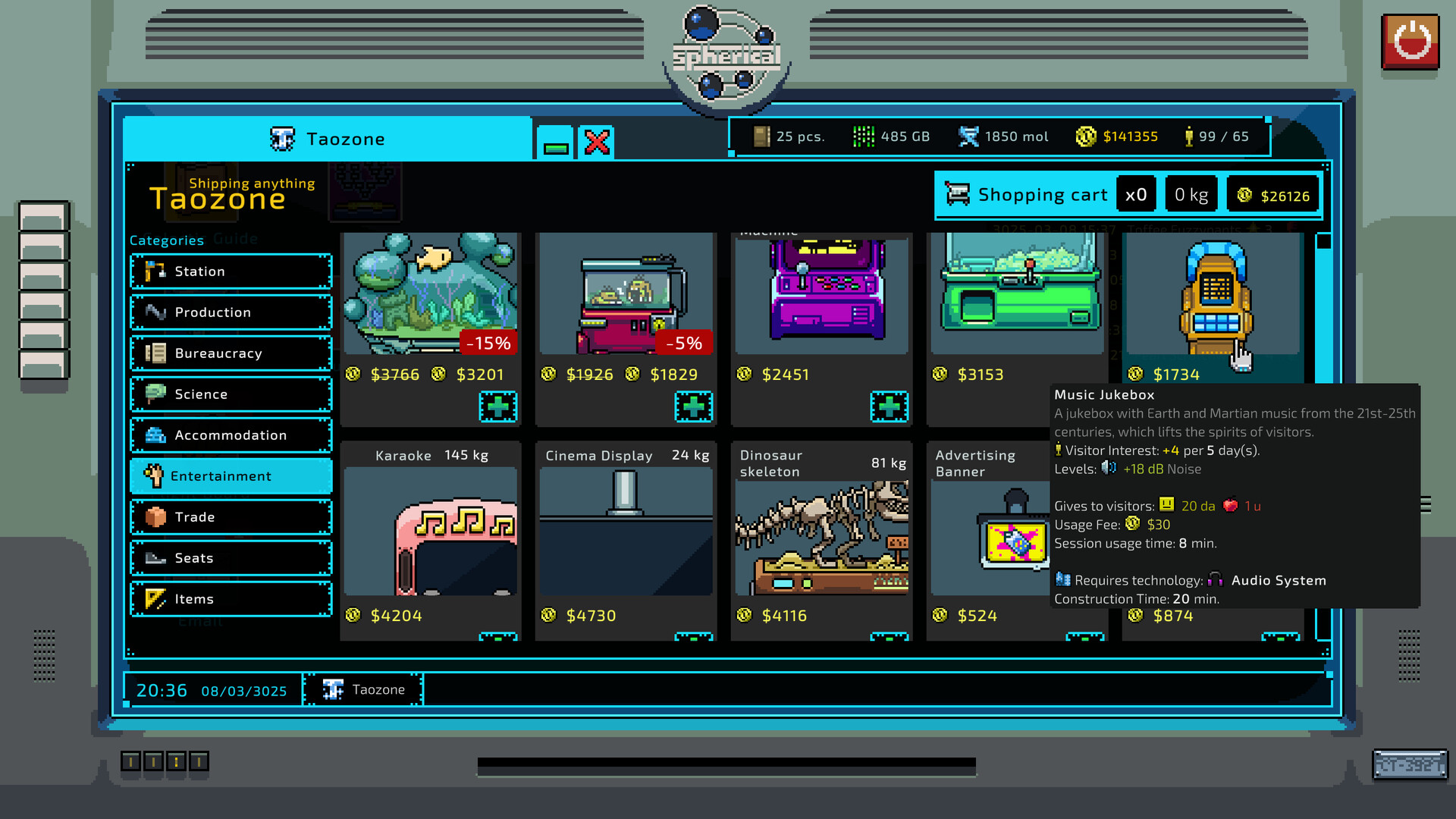This screenshot has width=1456, height=819.
Task: Add the -5% food machine to the cart
Action: click(693, 406)
